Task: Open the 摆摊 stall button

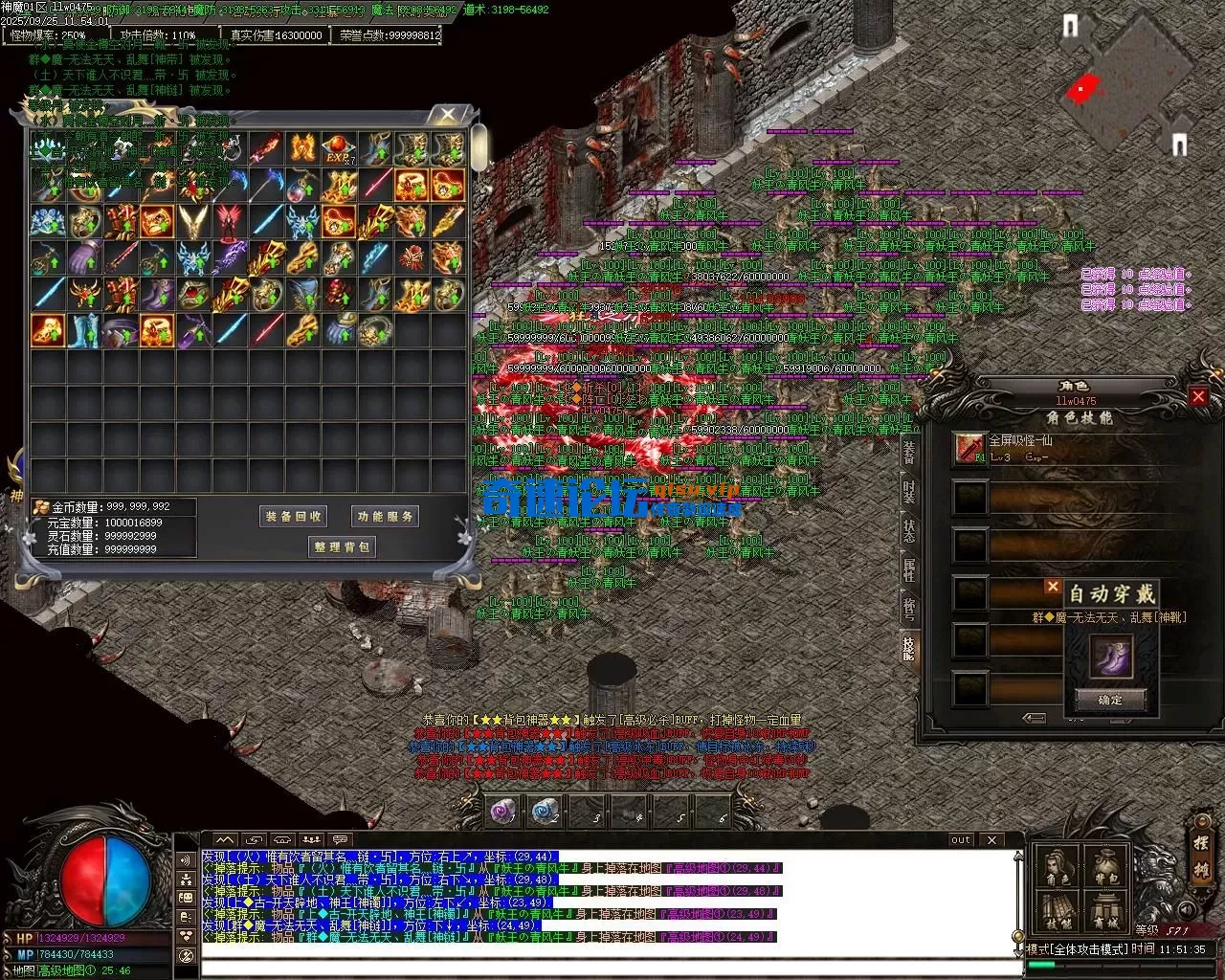Action: pyautogui.click(x=1201, y=858)
